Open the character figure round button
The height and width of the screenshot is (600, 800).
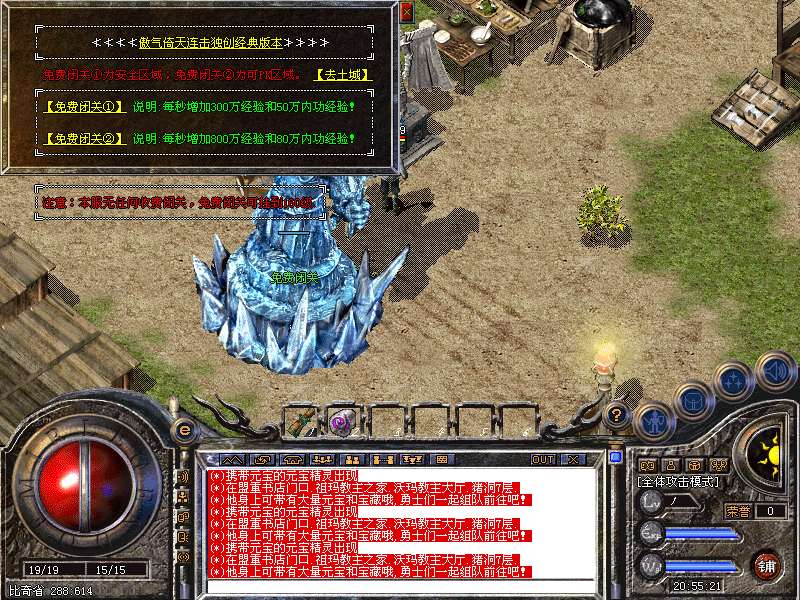[x=652, y=422]
